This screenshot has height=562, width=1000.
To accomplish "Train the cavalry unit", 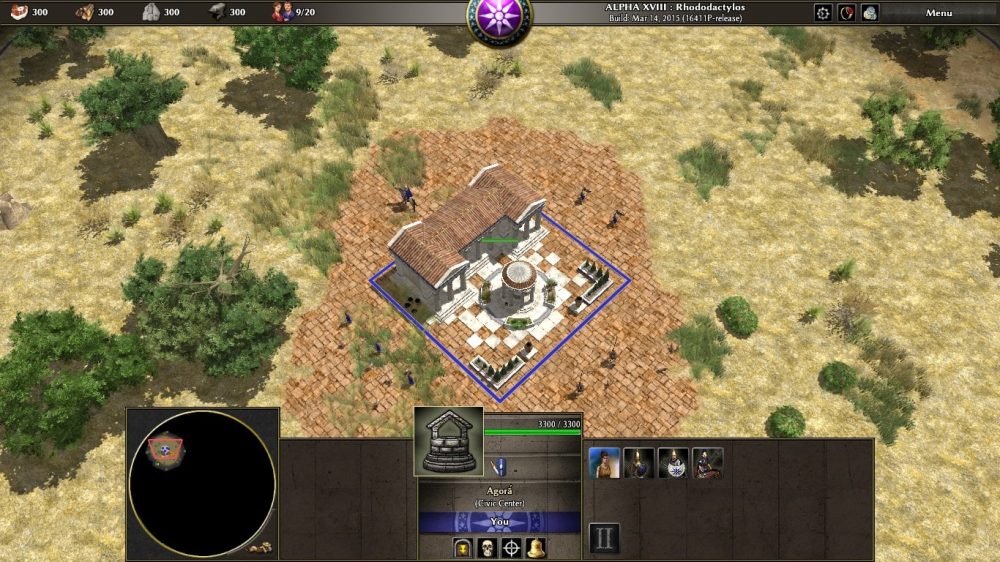I will [x=708, y=463].
